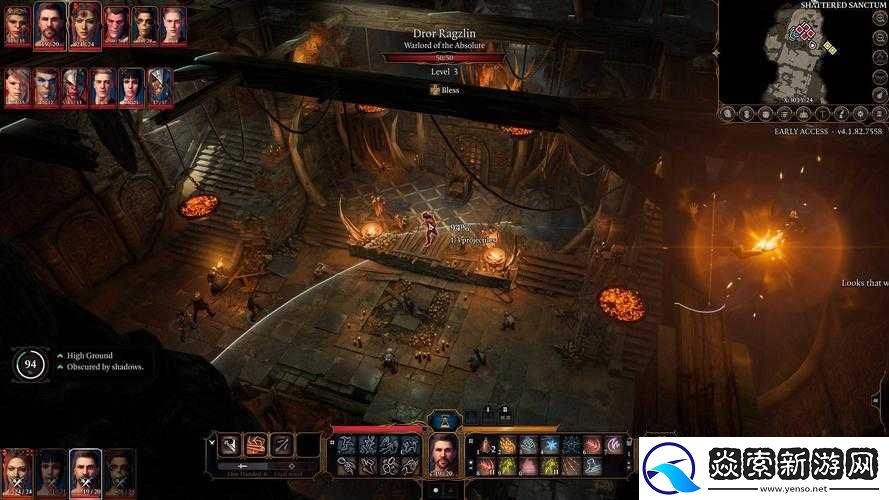Select the red-haired party portrait at bottom left
Viewport: 889px width, 500px height.
click(17, 471)
